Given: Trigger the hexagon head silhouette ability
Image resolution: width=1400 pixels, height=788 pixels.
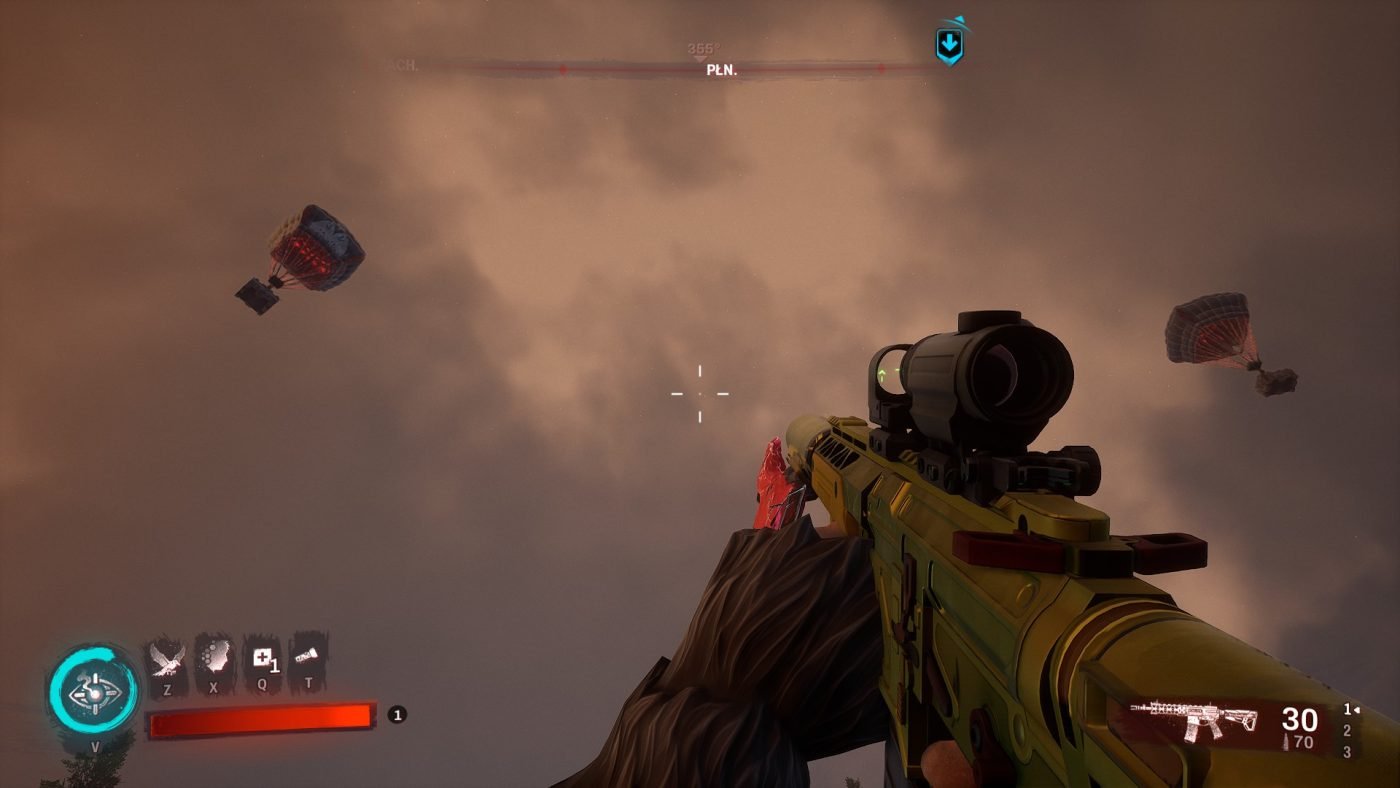Looking at the screenshot, I should pyautogui.click(x=213, y=658).
